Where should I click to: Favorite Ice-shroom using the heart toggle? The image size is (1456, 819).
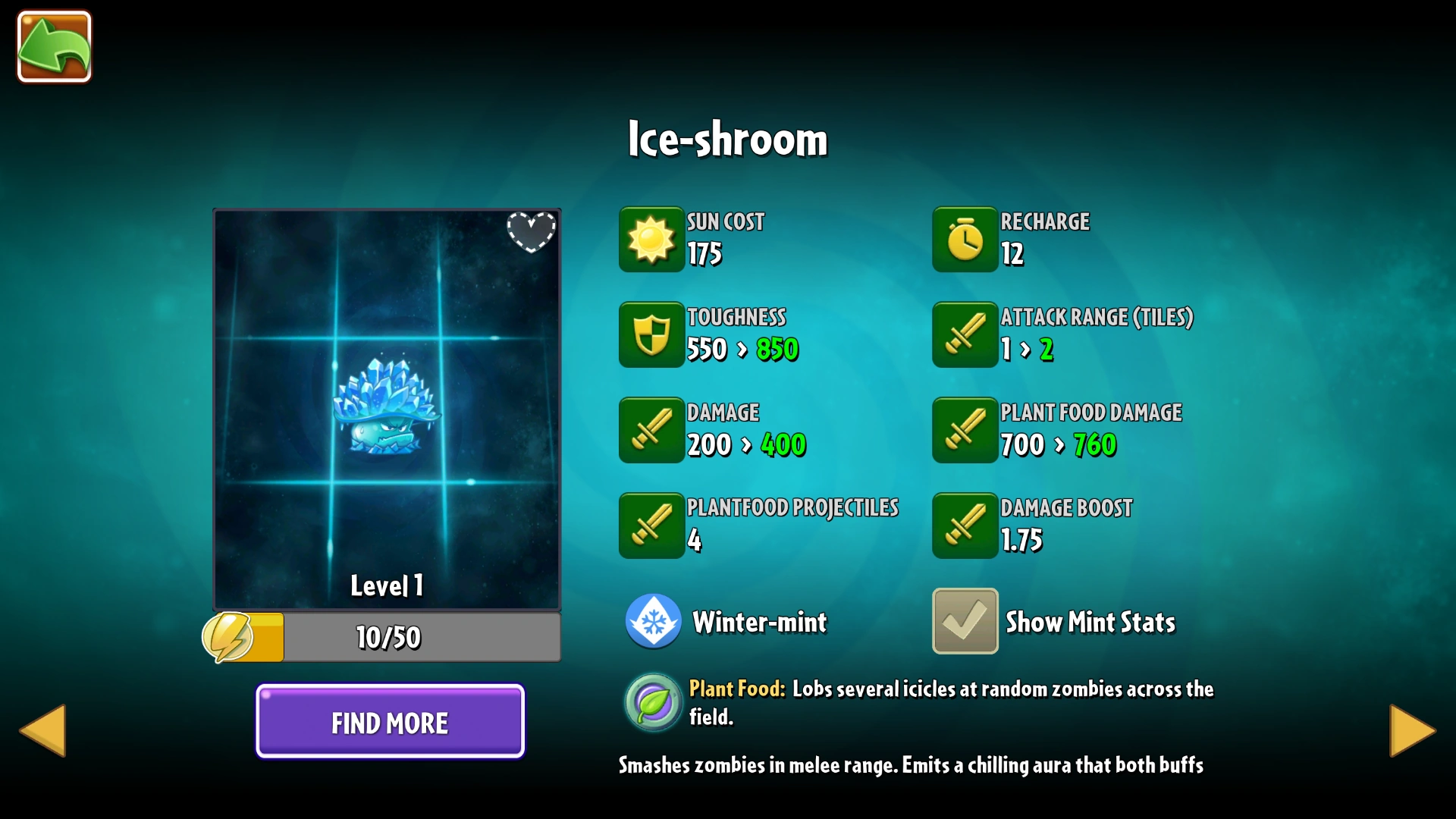532,233
